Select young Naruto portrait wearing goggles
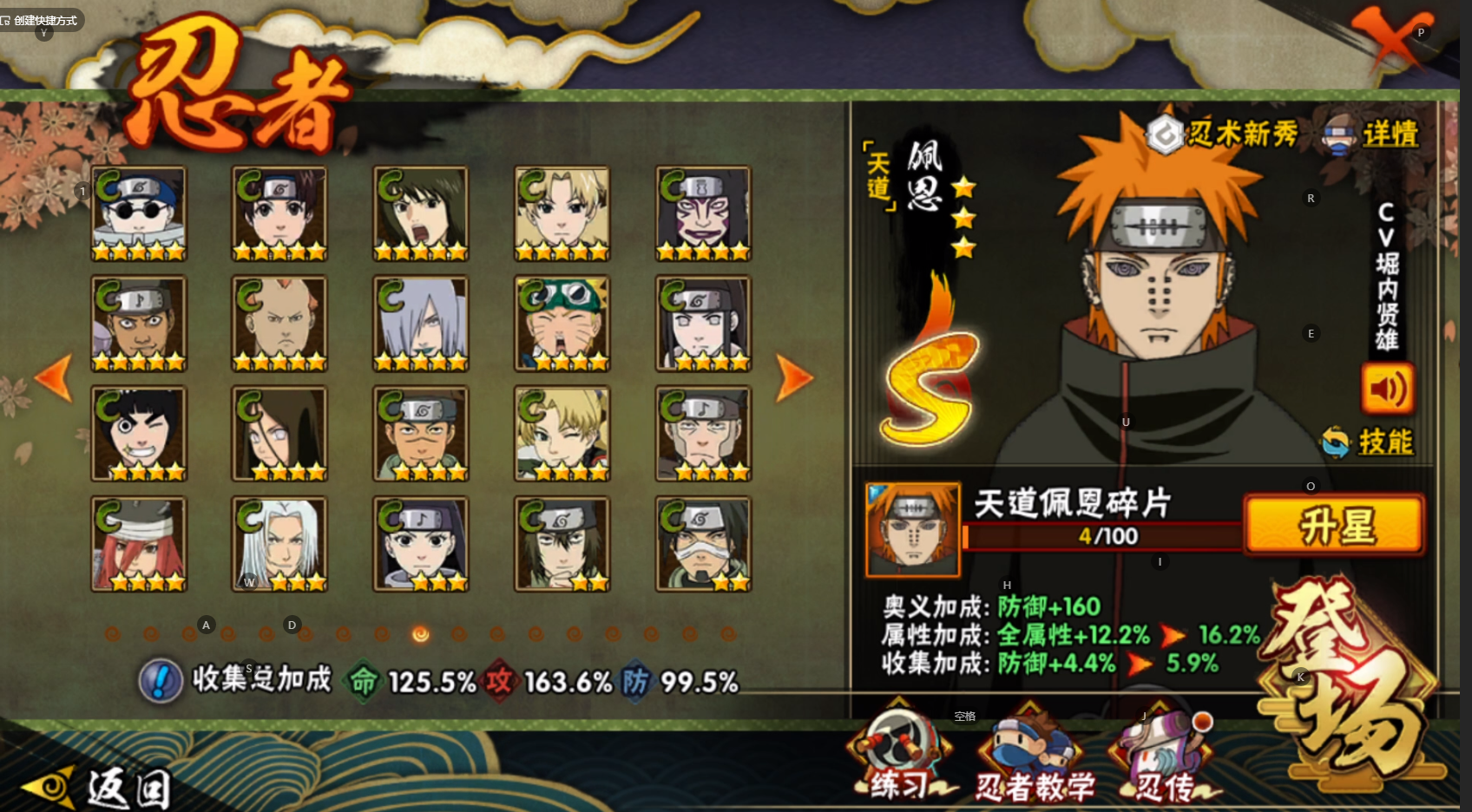 coord(562,324)
